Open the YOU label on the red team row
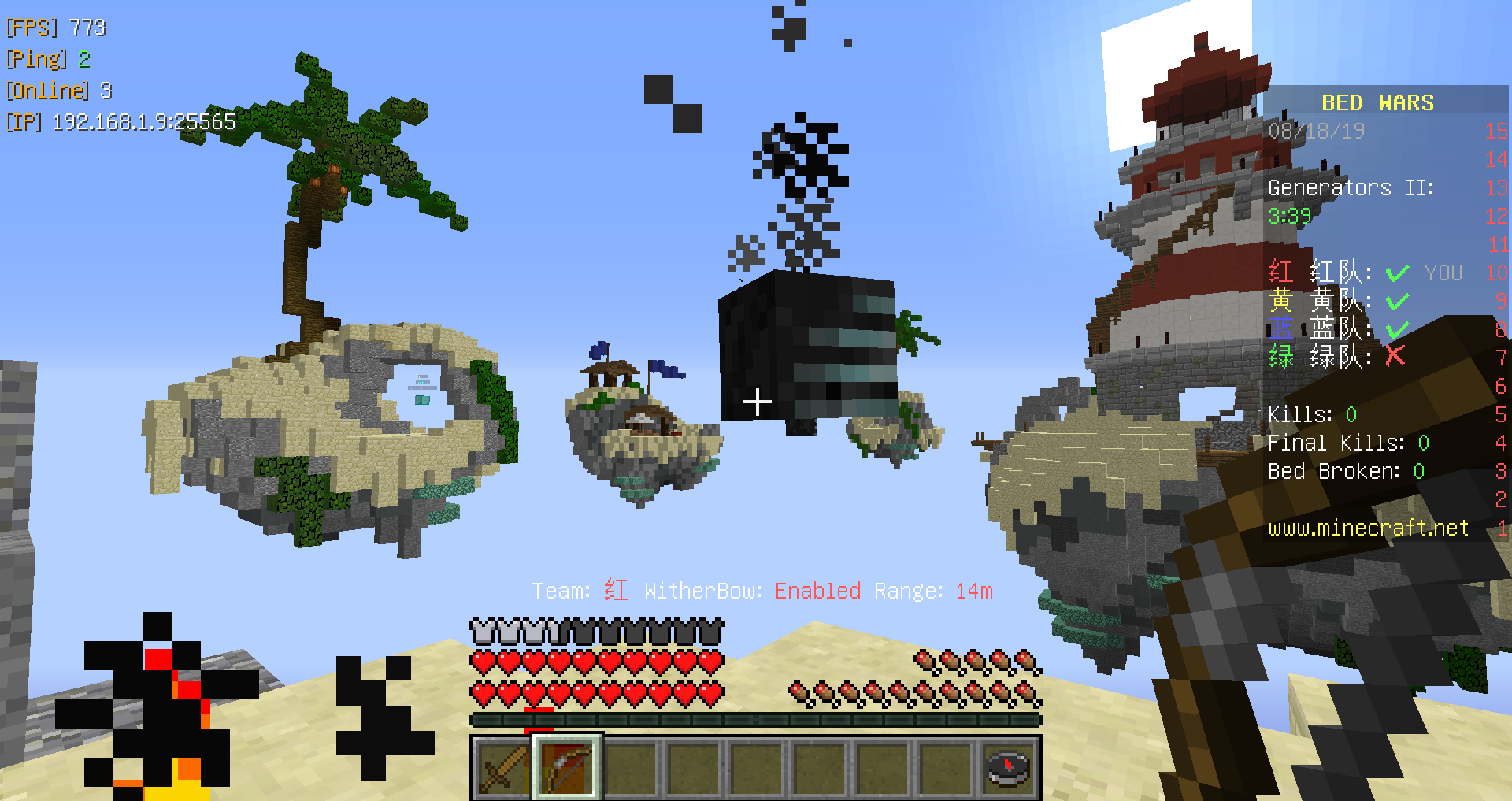This screenshot has width=1512, height=801. pos(1443,273)
